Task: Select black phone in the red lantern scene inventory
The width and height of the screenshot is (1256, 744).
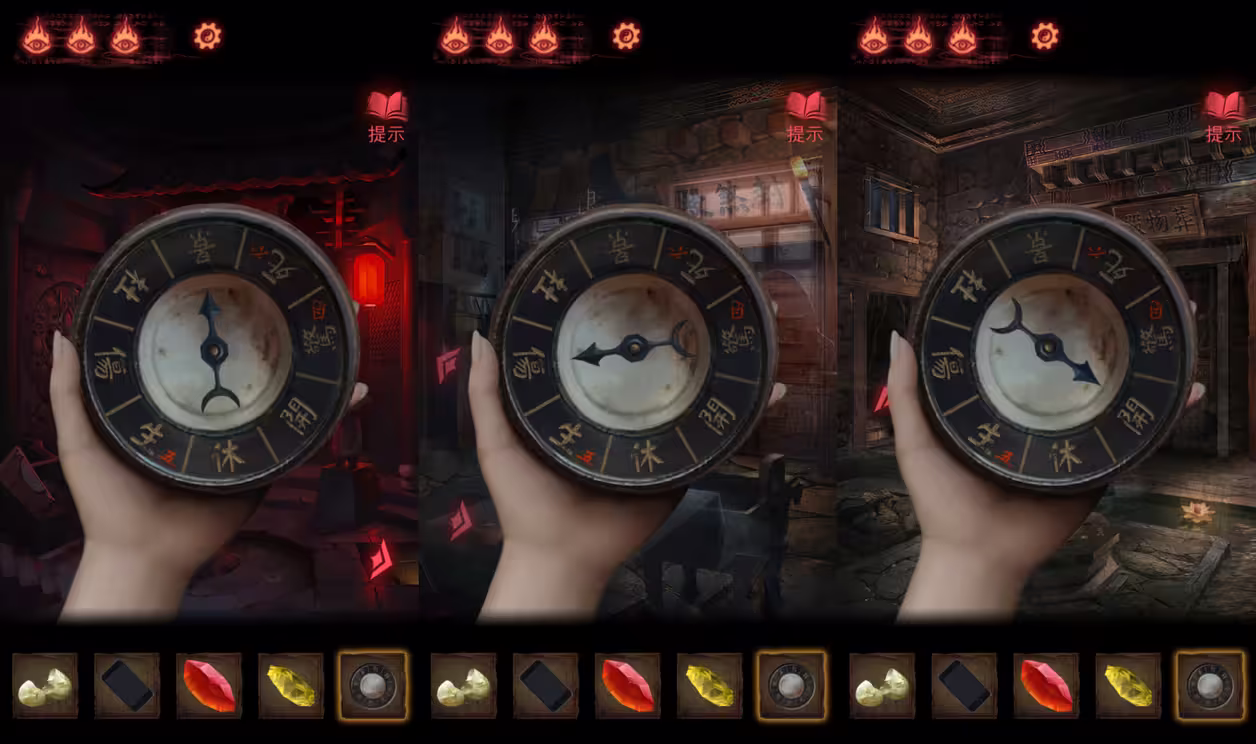Action: pos(127,686)
